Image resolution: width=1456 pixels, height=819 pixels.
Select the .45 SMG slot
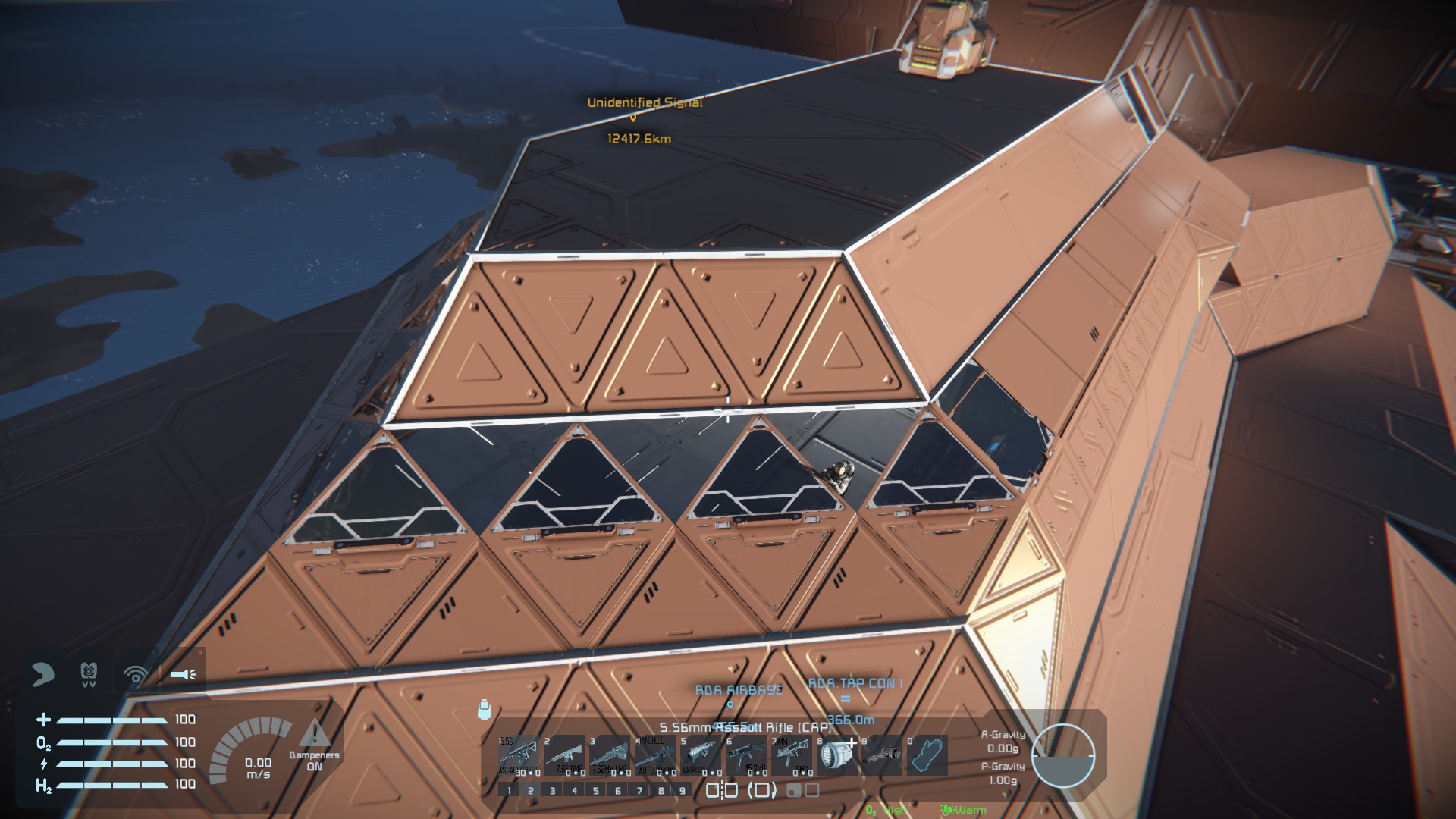tap(745, 755)
